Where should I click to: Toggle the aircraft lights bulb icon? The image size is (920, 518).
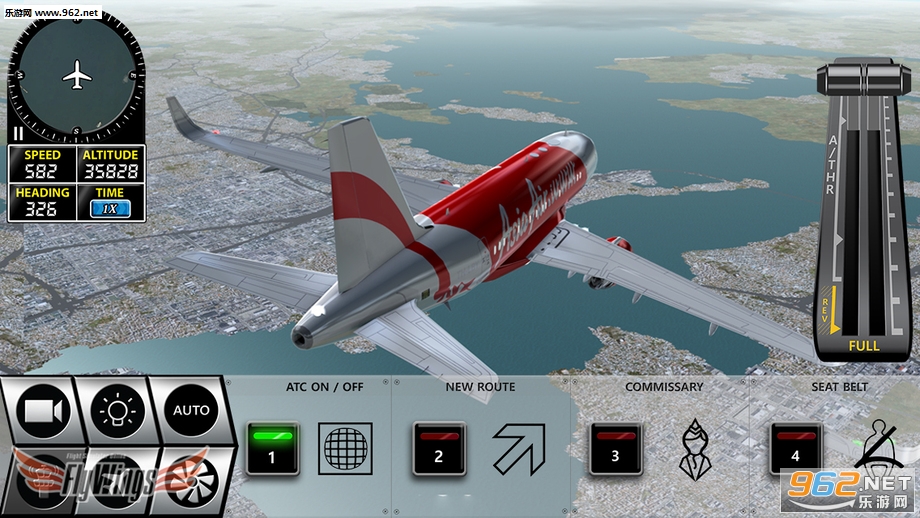tap(117, 410)
